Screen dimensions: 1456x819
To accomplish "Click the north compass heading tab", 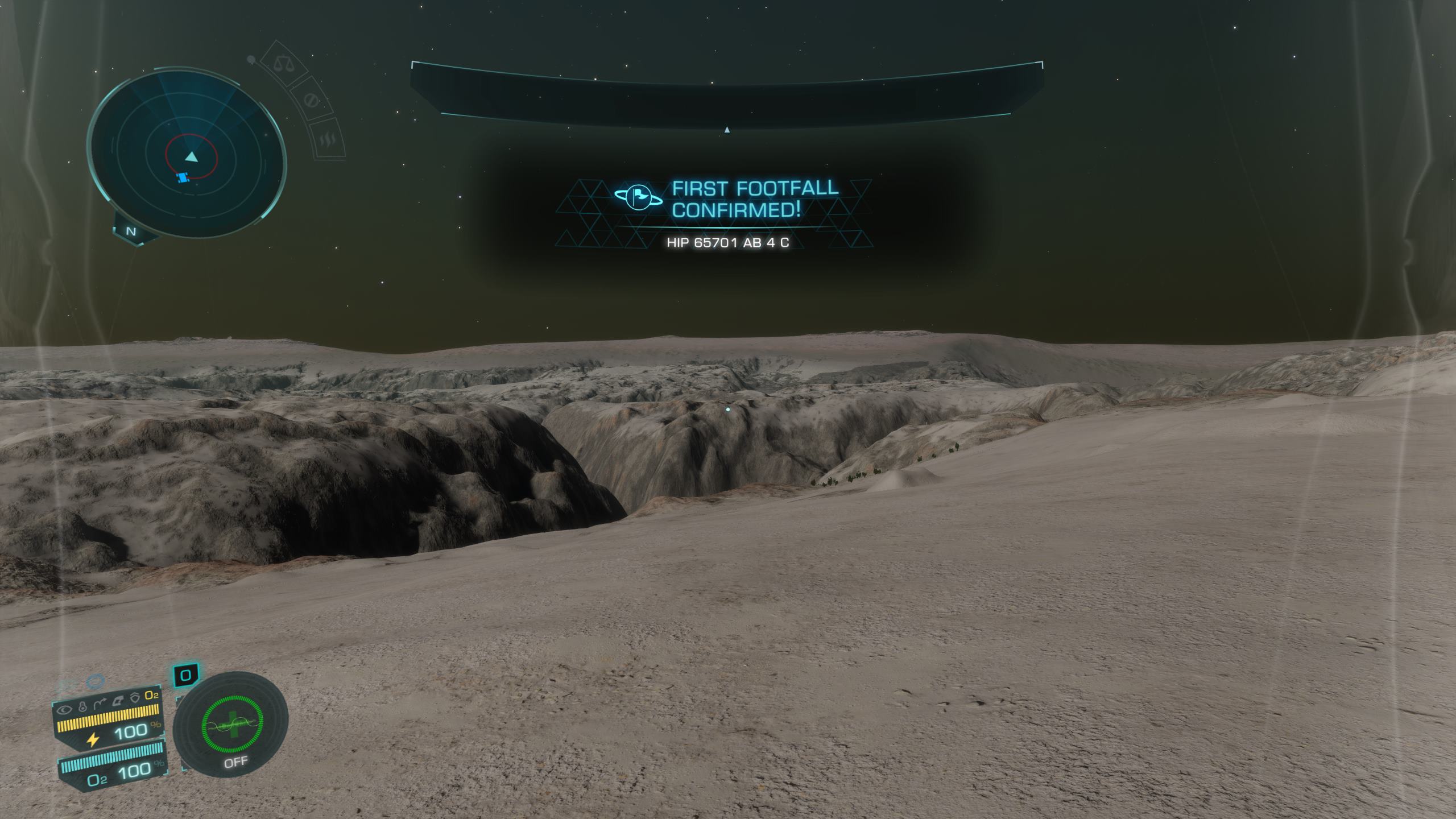I will tap(131, 231).
